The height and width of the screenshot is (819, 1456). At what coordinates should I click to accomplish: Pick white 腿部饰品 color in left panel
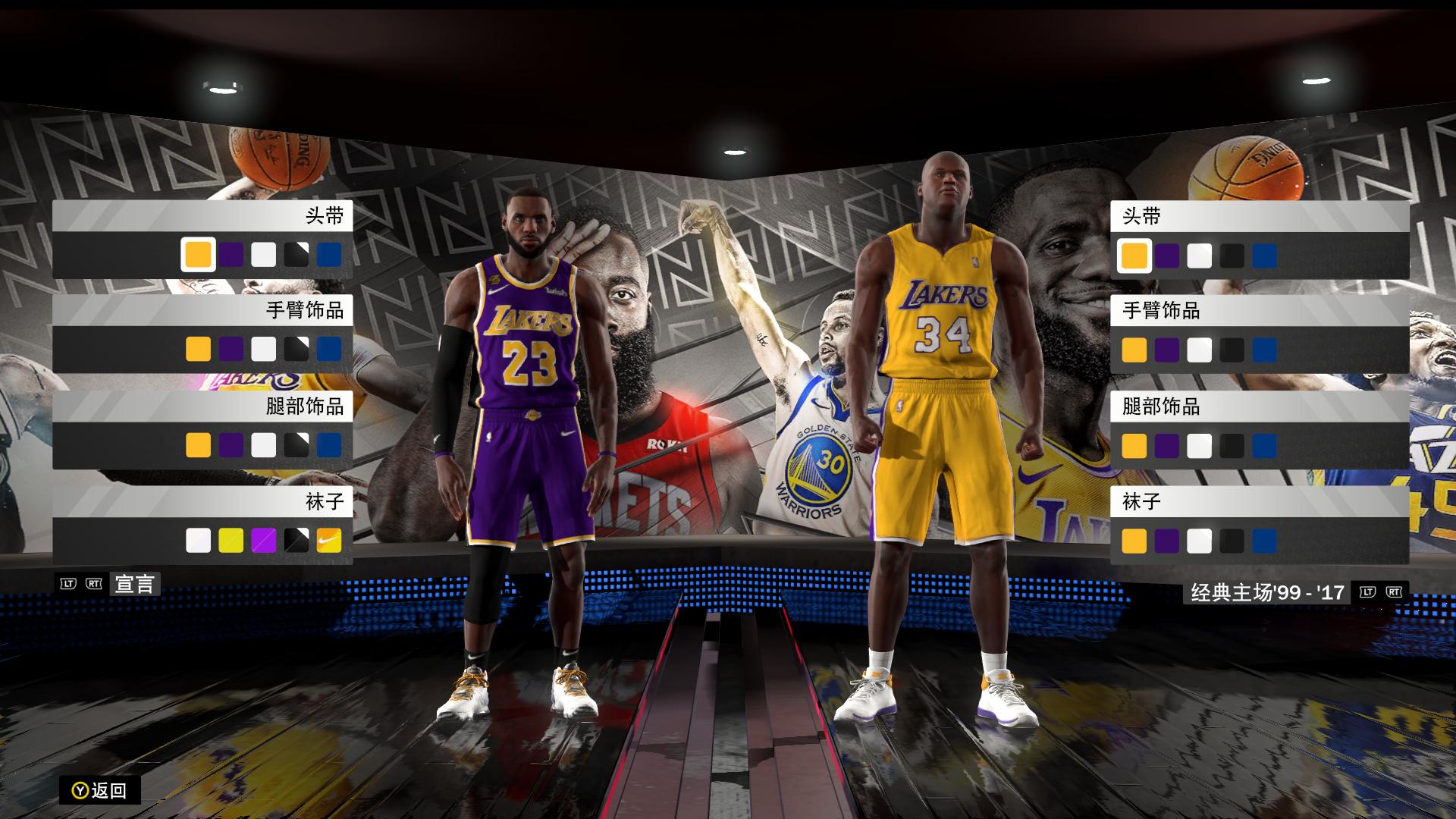click(x=264, y=444)
